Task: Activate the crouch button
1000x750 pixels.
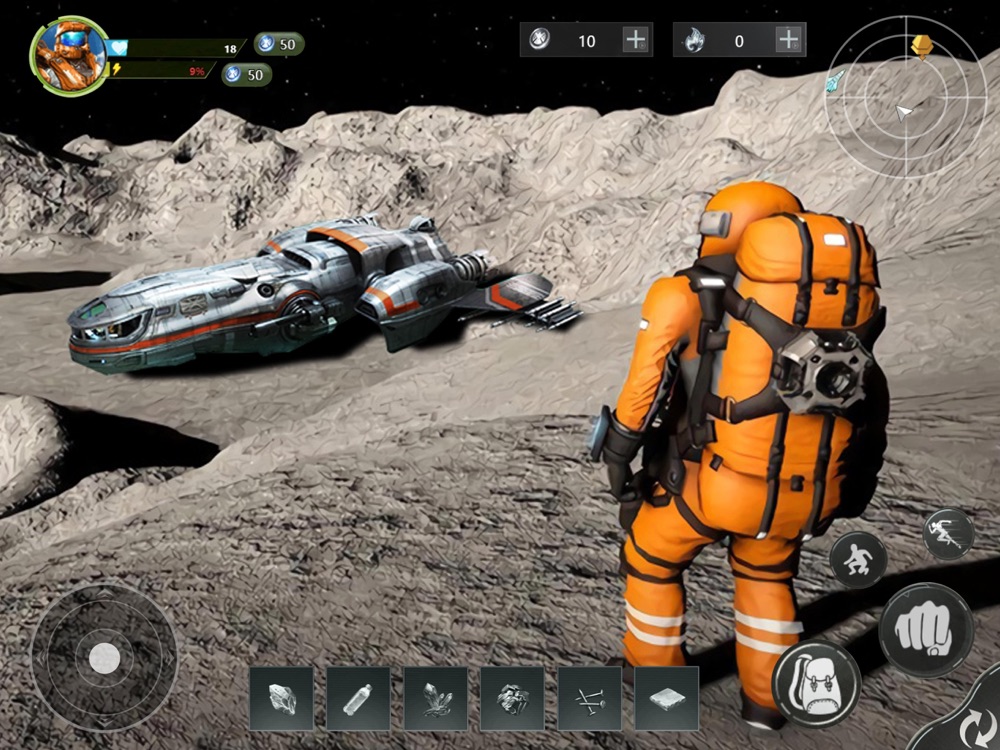Action: [858, 560]
